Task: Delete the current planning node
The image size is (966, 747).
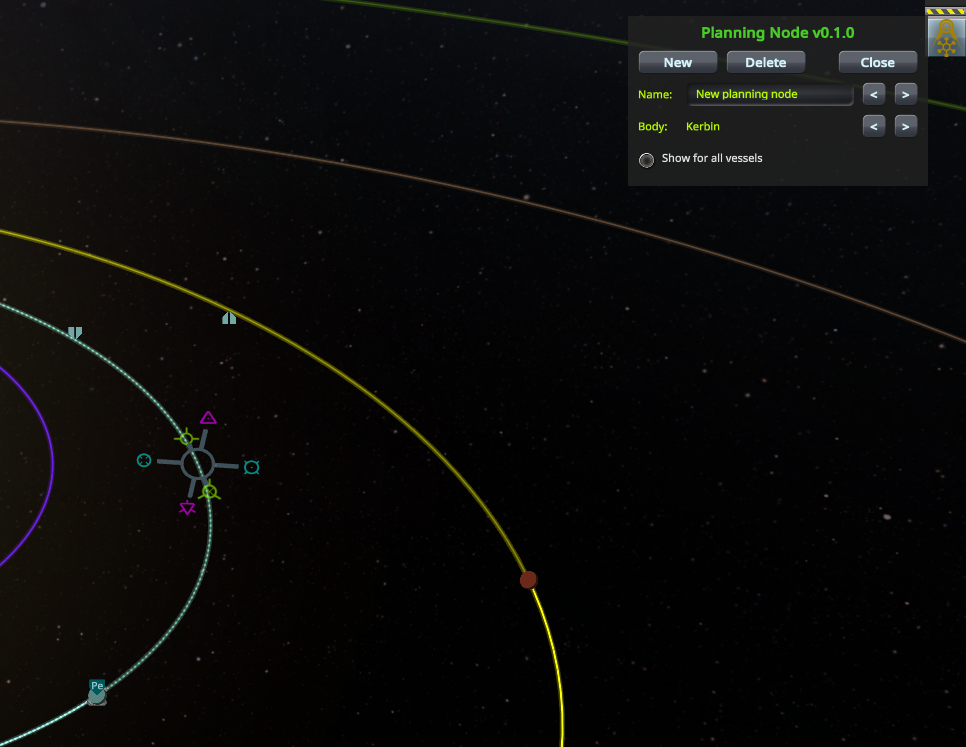Action: point(765,62)
